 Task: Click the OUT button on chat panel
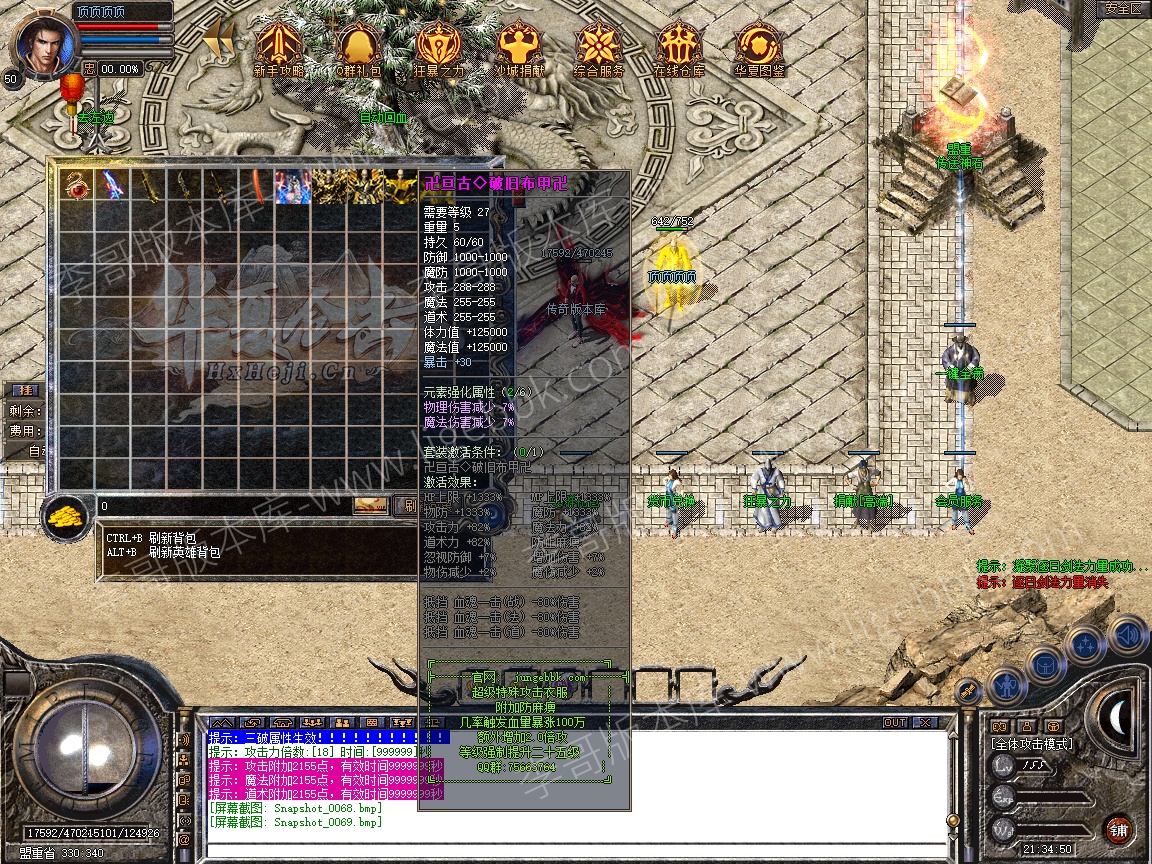894,722
